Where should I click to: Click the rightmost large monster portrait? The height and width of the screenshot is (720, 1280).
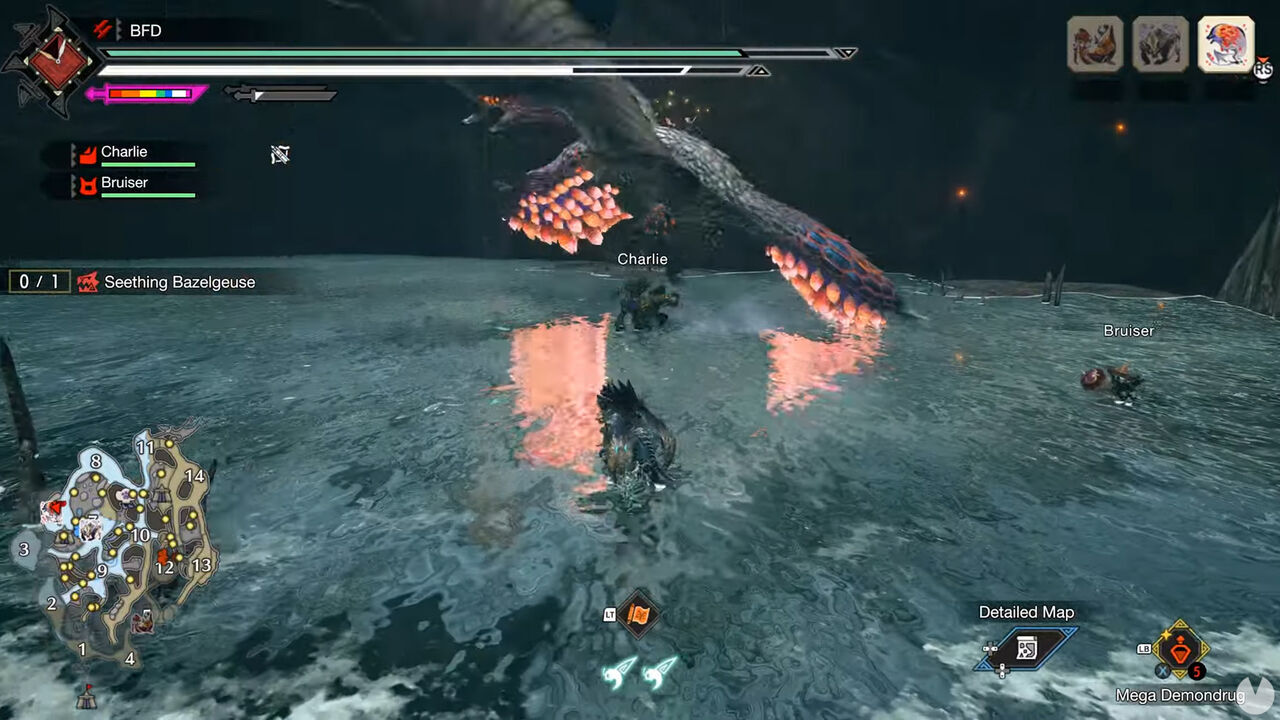[x=1224, y=45]
